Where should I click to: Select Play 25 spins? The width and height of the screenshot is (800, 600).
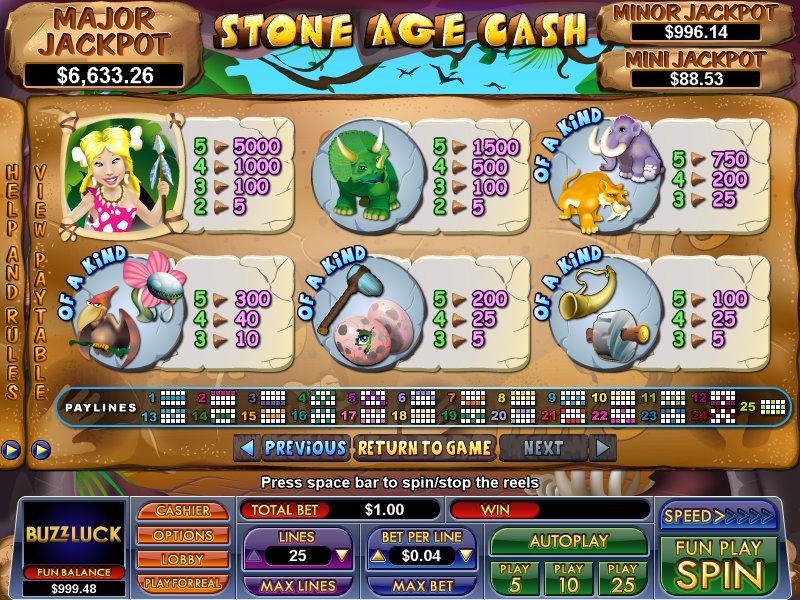pos(622,578)
